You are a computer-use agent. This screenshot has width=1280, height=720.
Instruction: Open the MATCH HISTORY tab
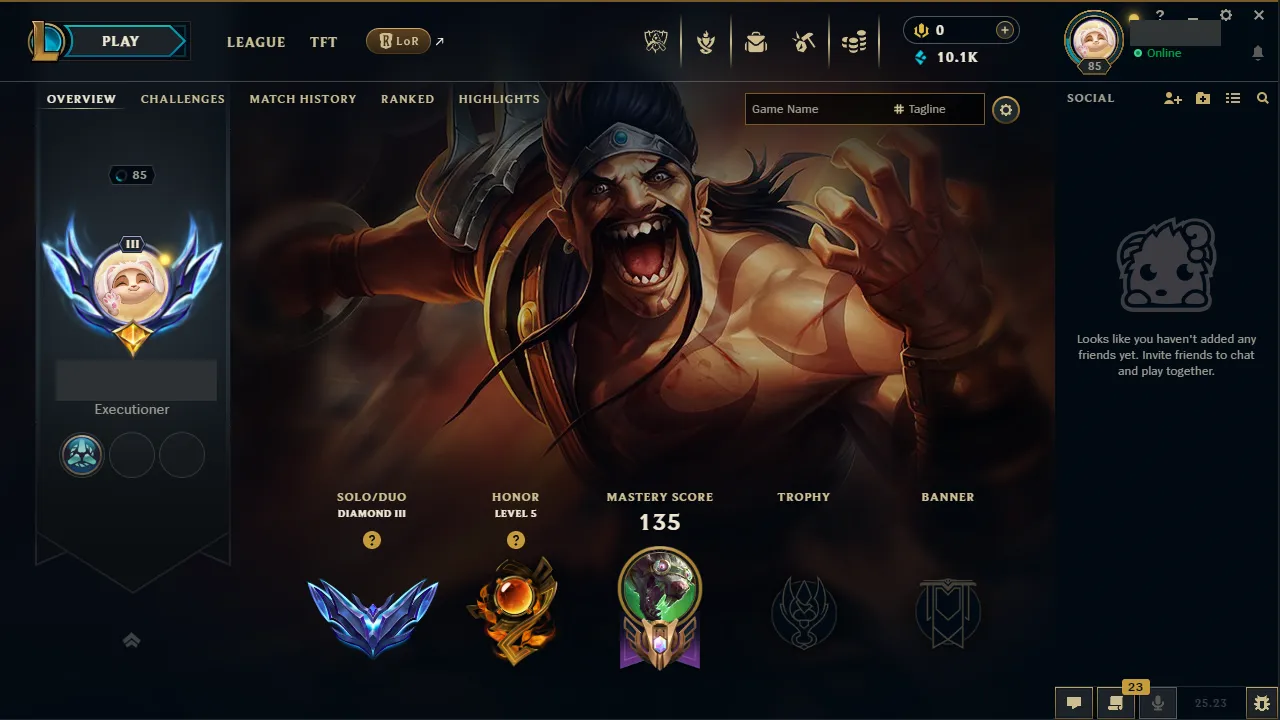coord(303,98)
